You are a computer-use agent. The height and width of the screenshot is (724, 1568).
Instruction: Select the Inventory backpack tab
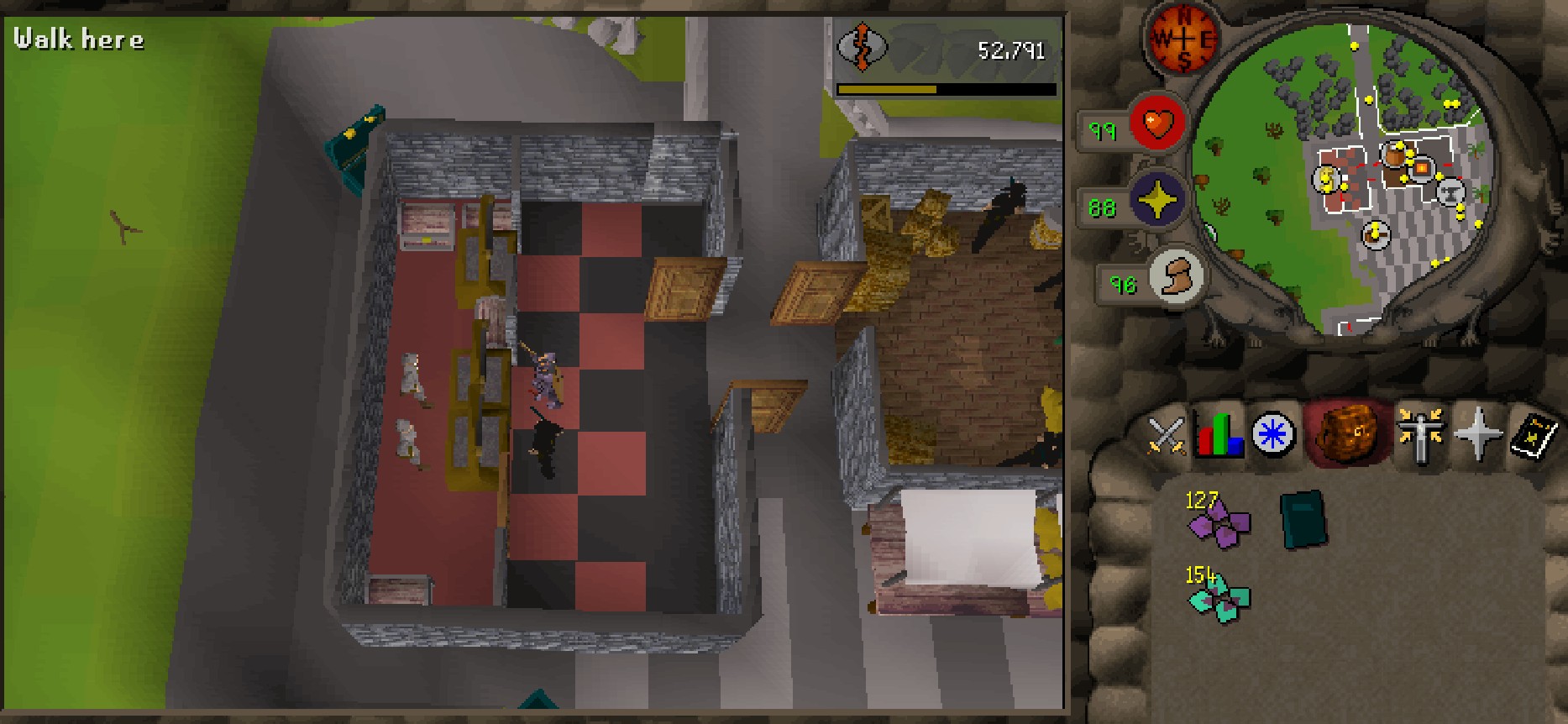point(1347,433)
